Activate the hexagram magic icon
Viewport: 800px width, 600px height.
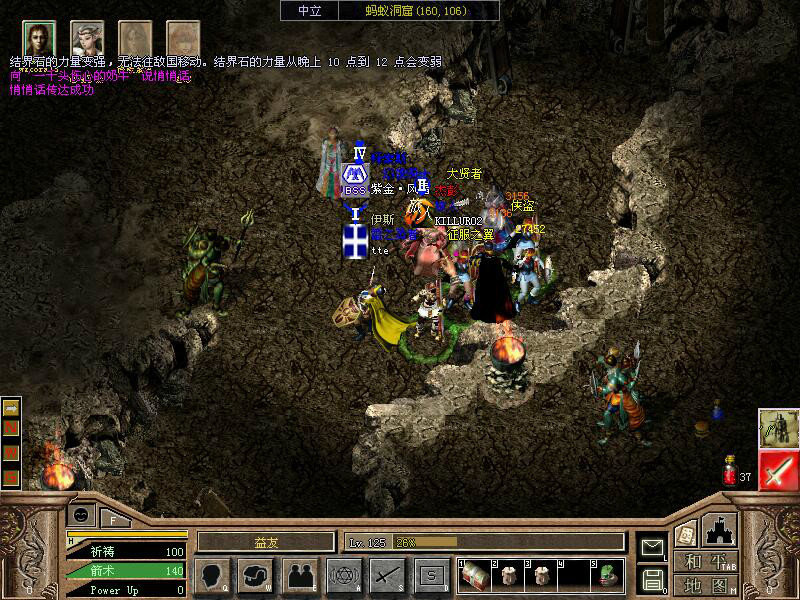[344, 574]
